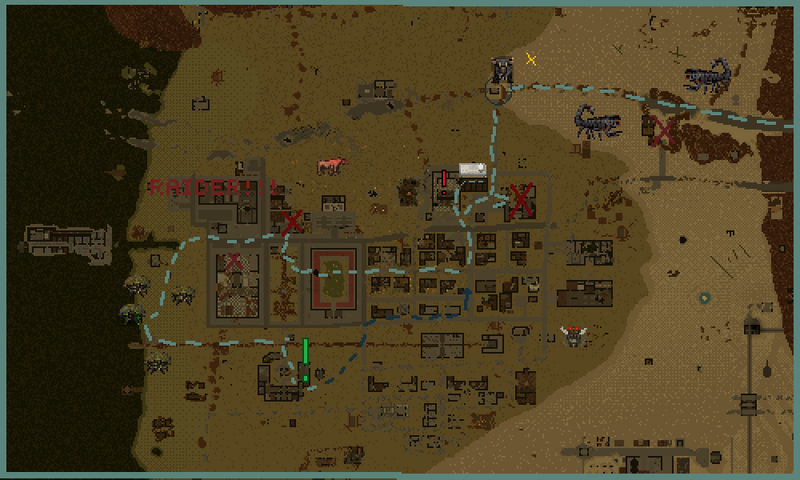Select the yellow X map marker
The height and width of the screenshot is (480, 800).
coord(531,59)
